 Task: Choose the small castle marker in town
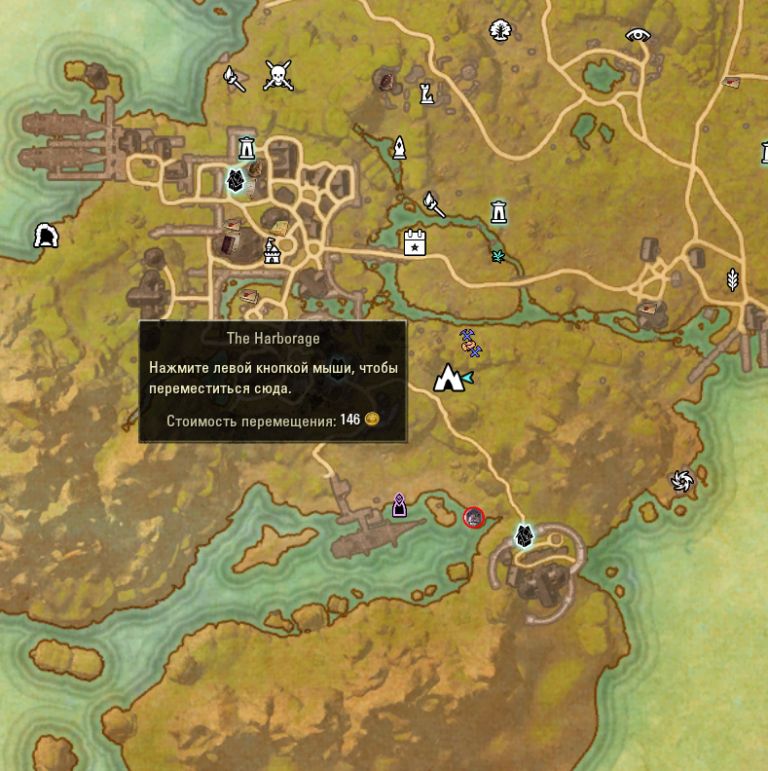click(271, 252)
